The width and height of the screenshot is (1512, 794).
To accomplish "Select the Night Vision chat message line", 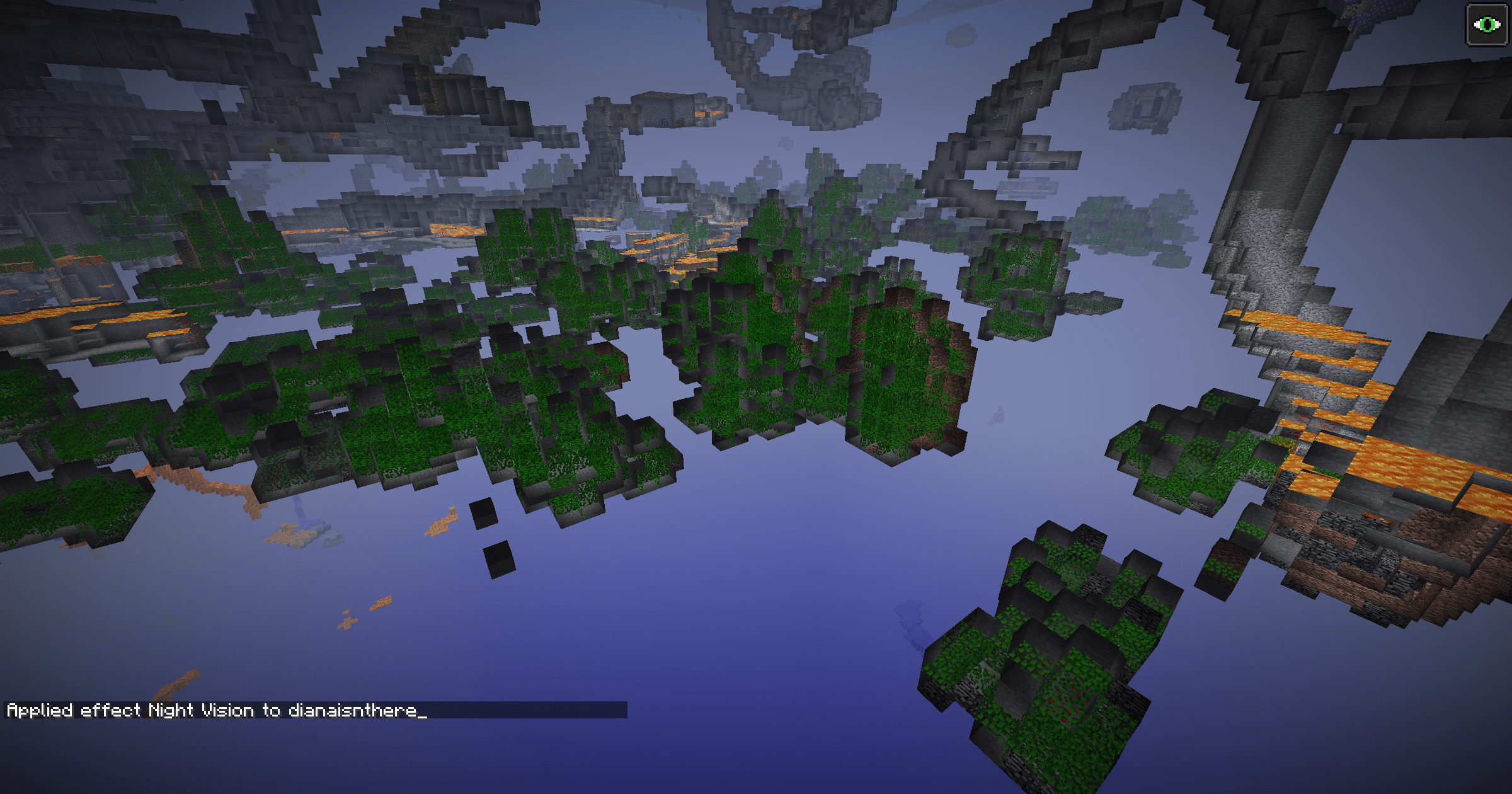I will tap(217, 711).
